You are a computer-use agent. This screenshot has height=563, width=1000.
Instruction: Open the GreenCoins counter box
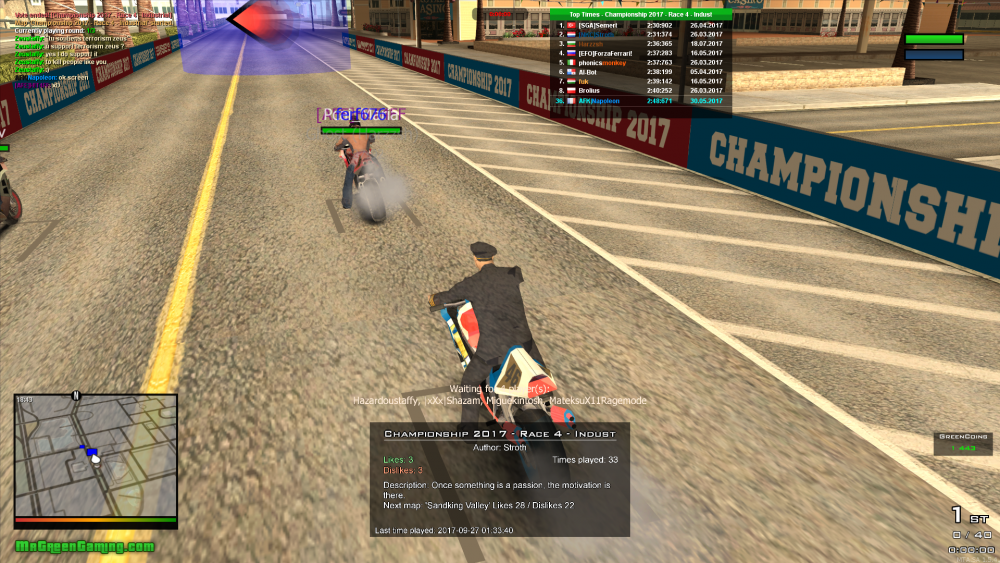964,443
